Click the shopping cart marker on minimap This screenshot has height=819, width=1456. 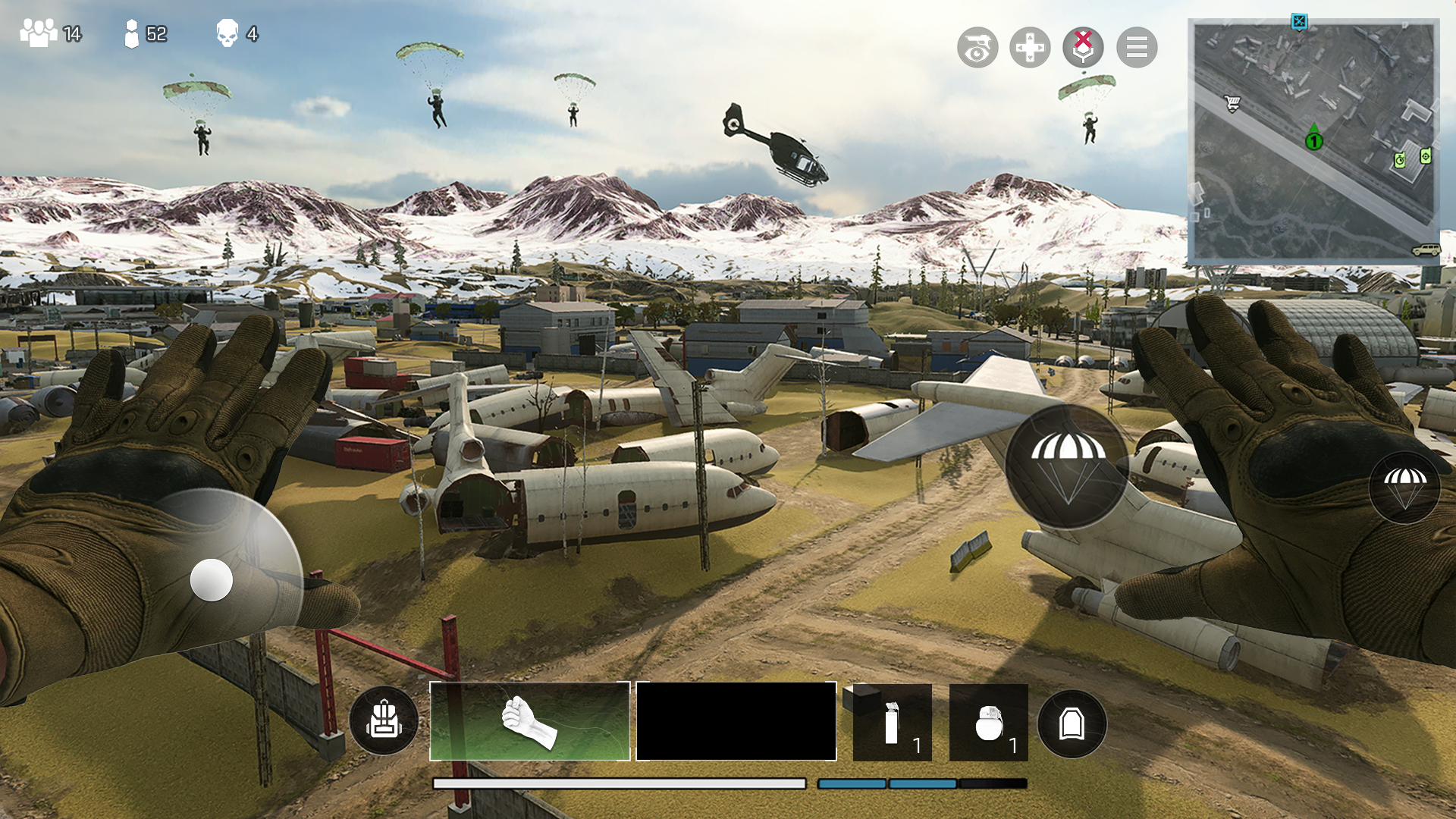point(1232,103)
